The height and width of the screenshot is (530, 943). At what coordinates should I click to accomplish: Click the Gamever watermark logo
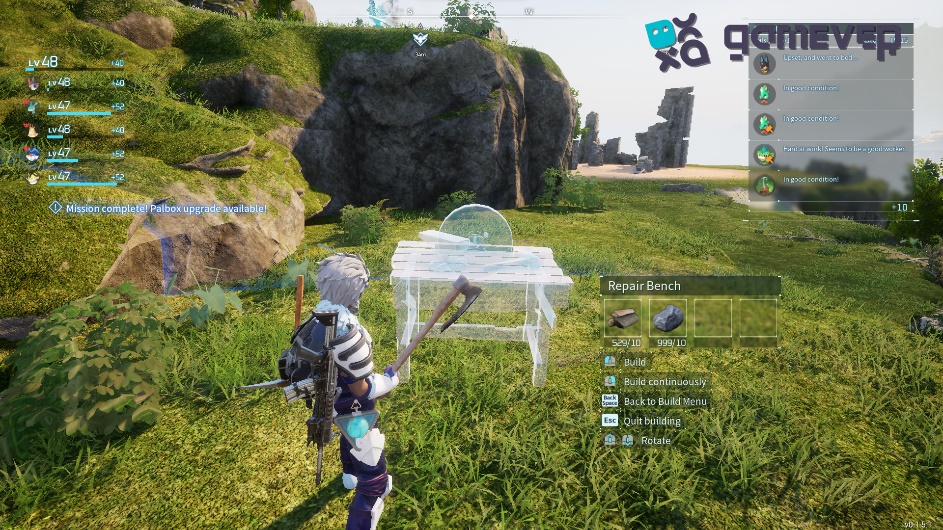[x=771, y=41]
